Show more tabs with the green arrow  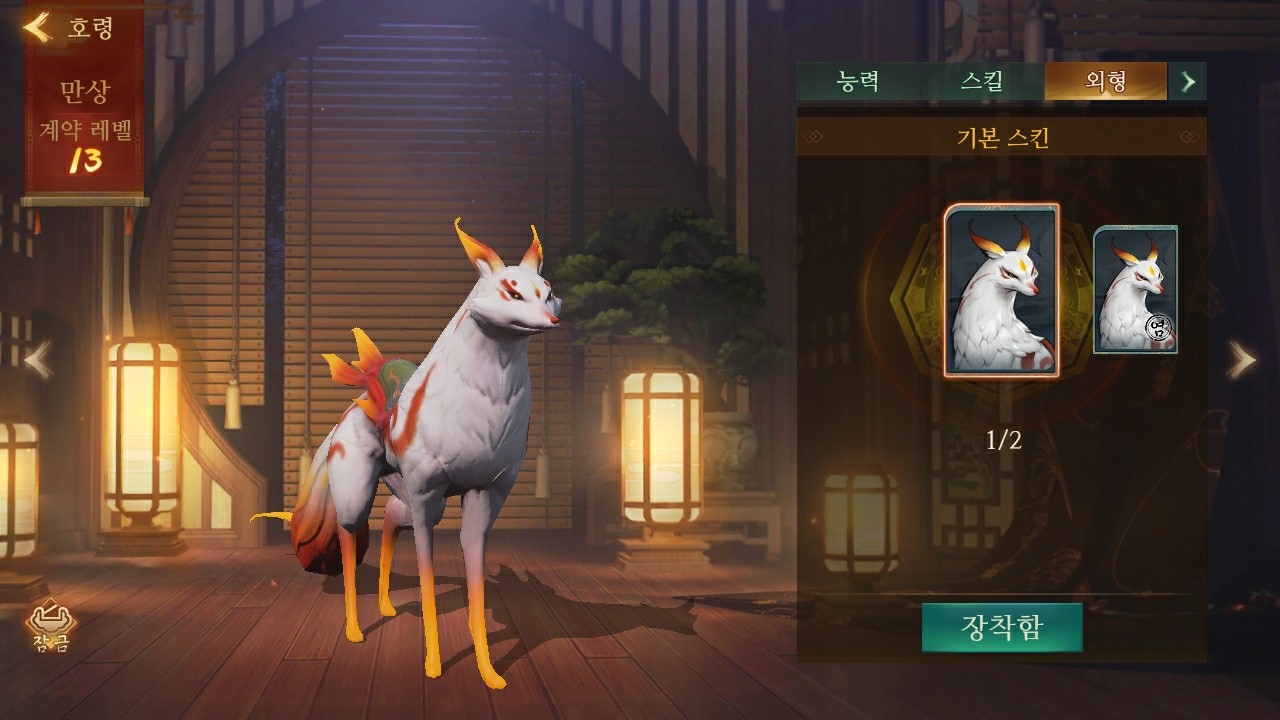[1188, 81]
